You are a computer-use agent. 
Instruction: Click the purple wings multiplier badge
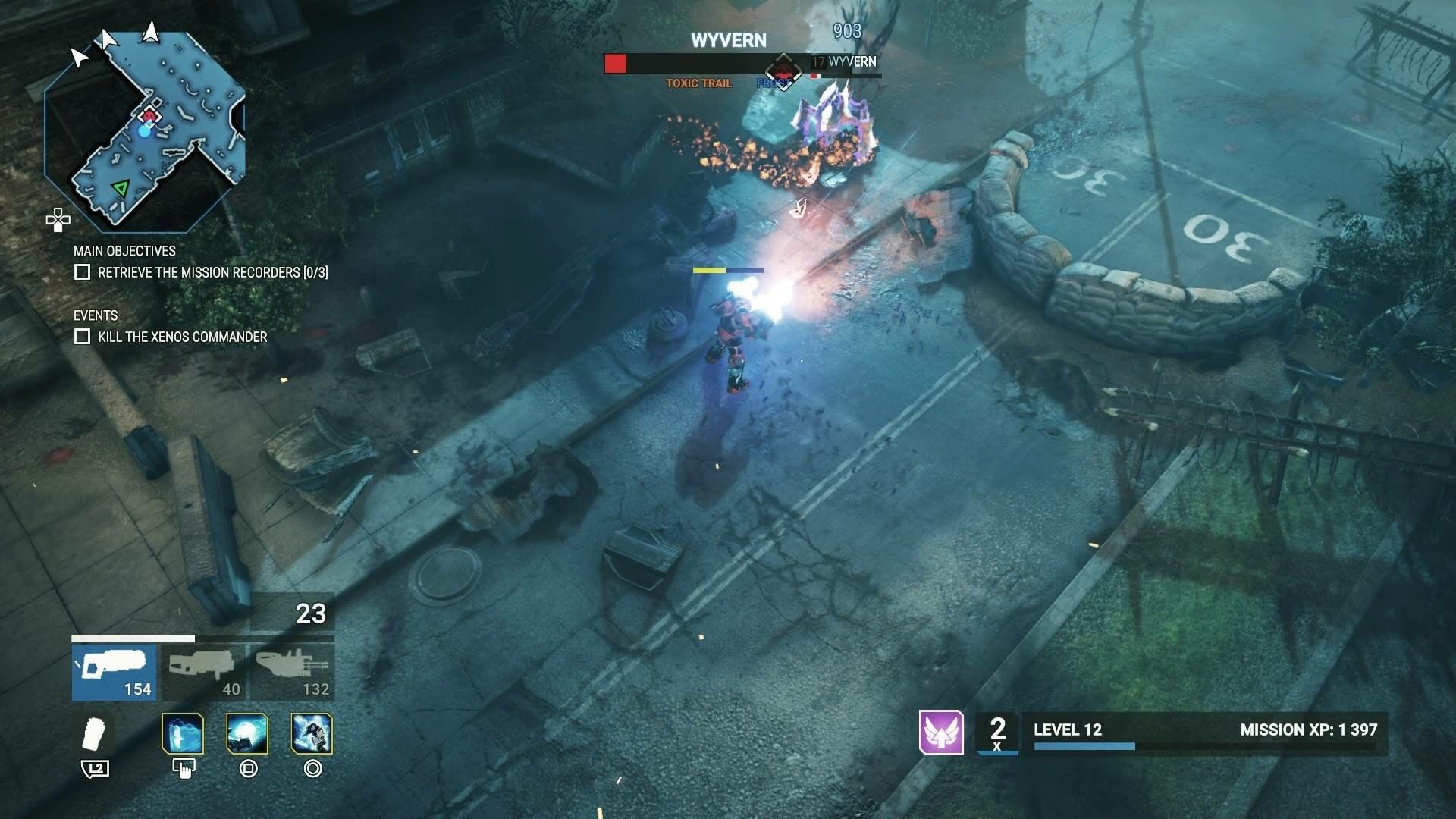[x=941, y=733]
